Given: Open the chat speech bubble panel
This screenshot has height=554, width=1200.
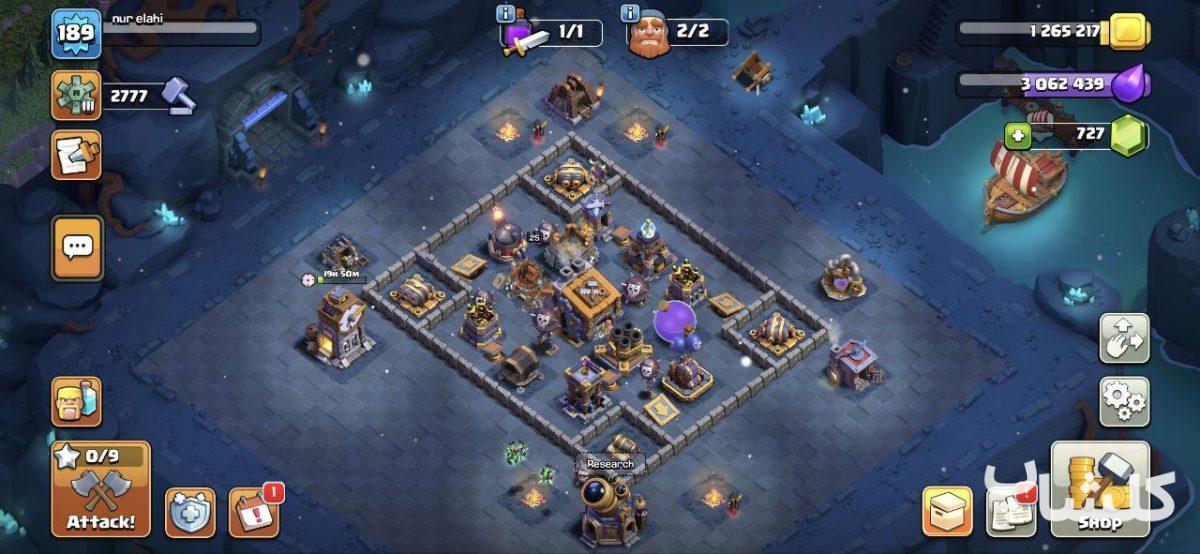Looking at the screenshot, I should point(77,248).
